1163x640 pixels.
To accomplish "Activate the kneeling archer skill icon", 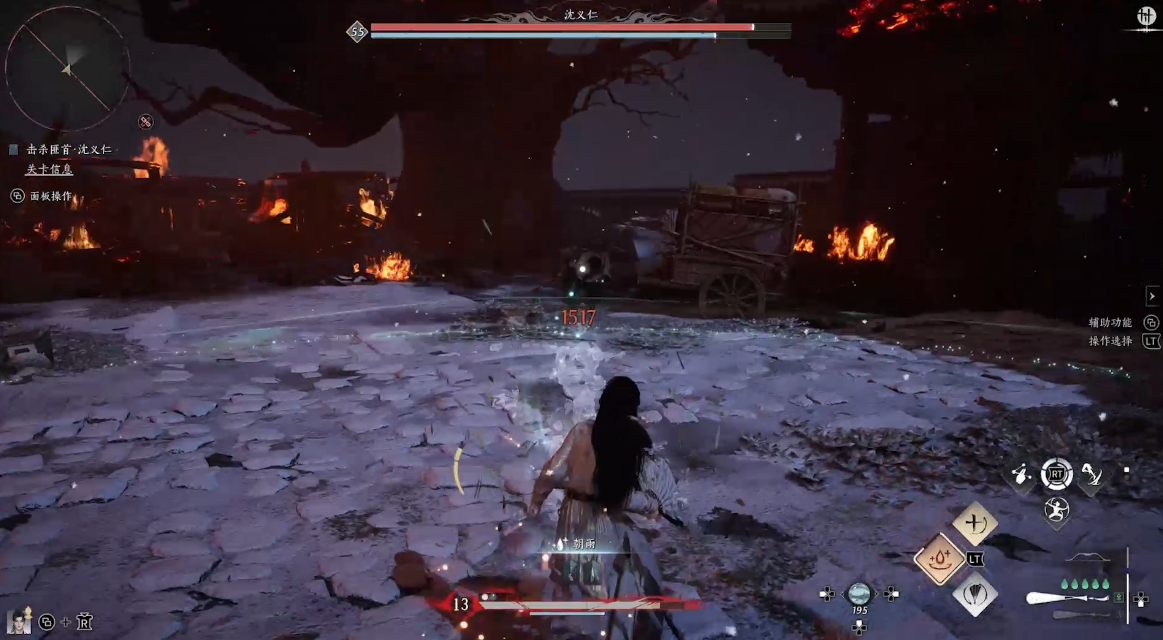I will click(1056, 511).
